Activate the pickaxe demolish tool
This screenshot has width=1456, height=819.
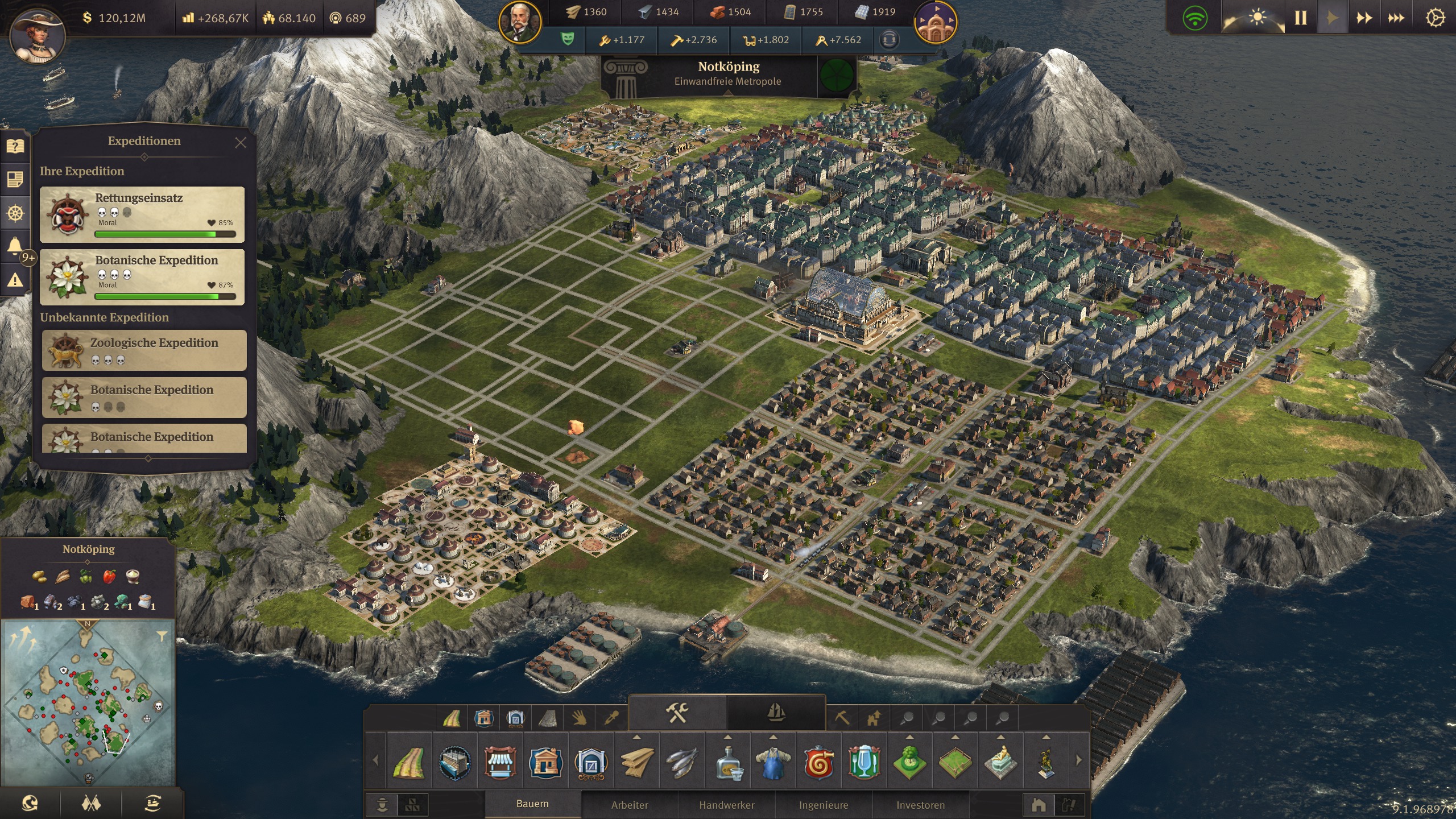842,718
